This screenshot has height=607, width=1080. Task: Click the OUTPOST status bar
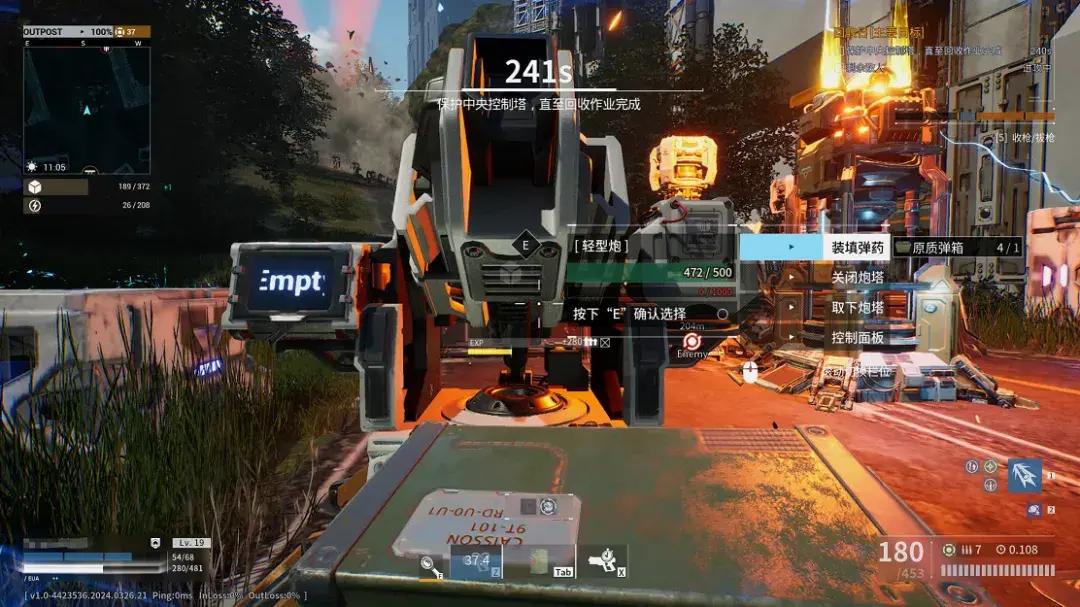pos(86,32)
